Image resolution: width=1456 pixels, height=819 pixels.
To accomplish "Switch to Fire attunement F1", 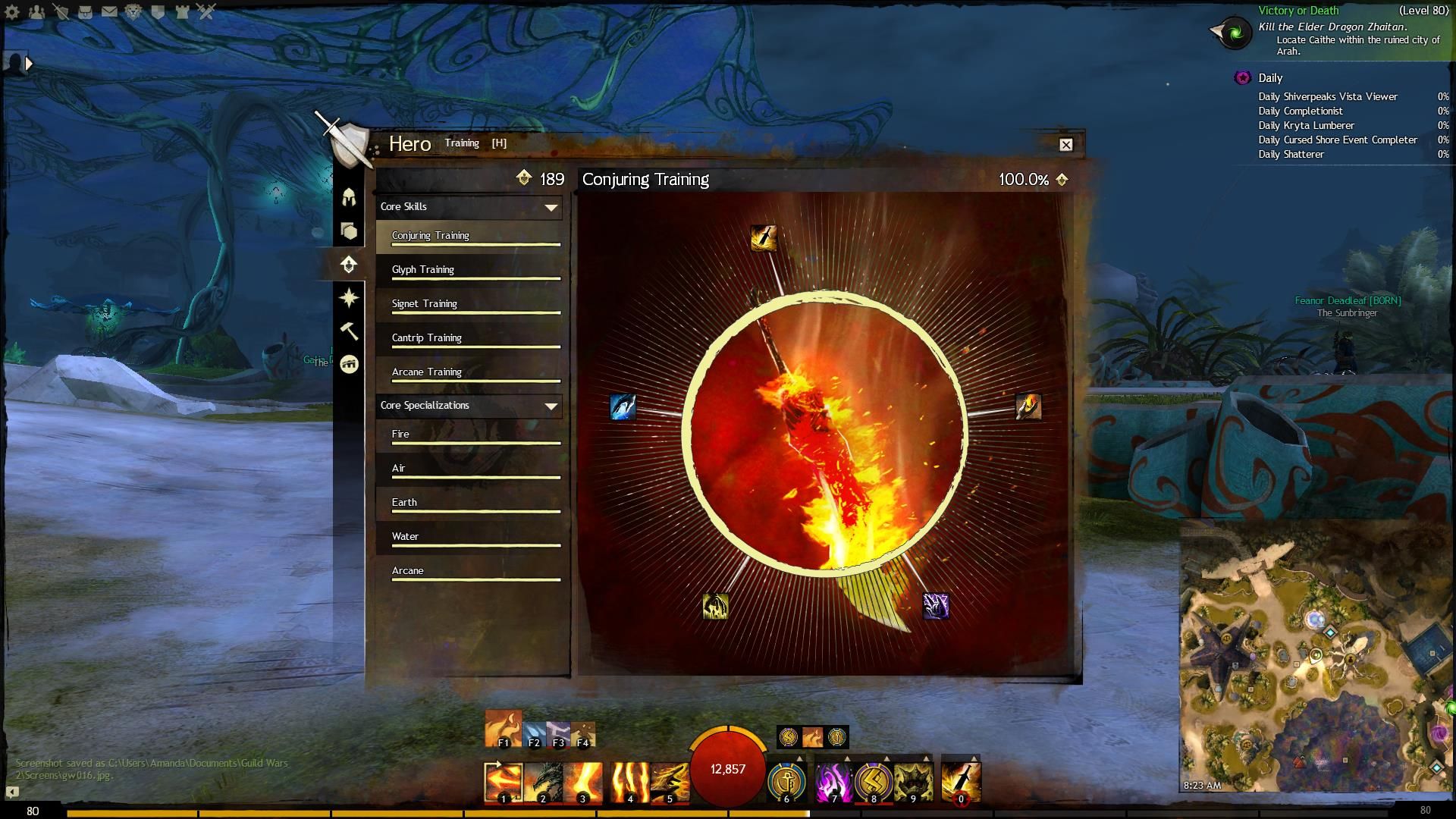I will click(x=503, y=729).
